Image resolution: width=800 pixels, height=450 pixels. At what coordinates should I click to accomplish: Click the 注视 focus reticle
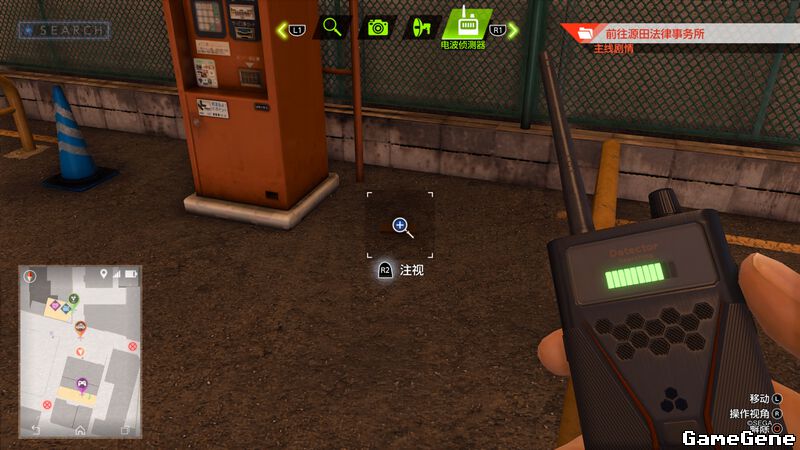[x=400, y=226]
